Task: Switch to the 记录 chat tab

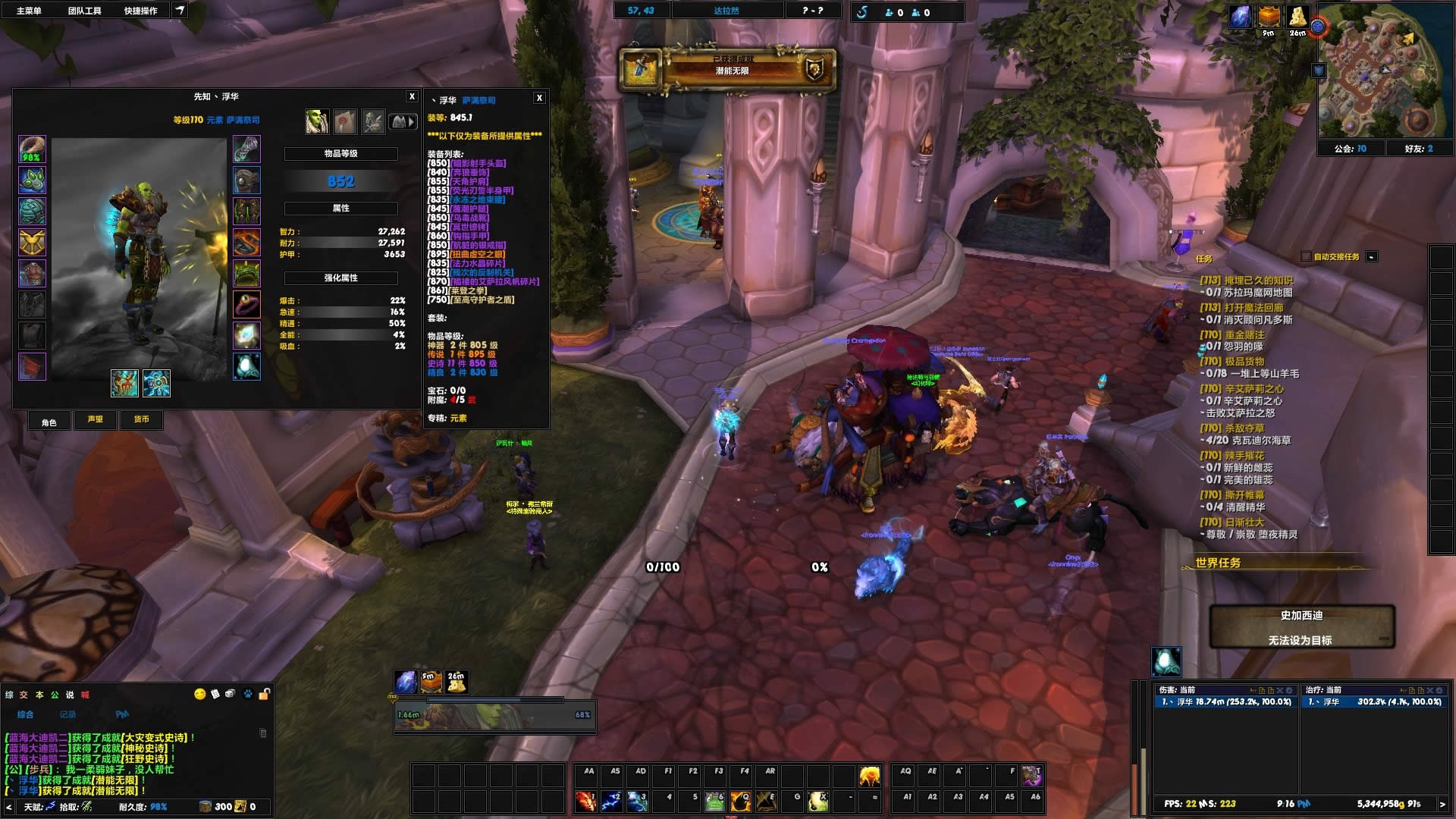Action: [68, 714]
